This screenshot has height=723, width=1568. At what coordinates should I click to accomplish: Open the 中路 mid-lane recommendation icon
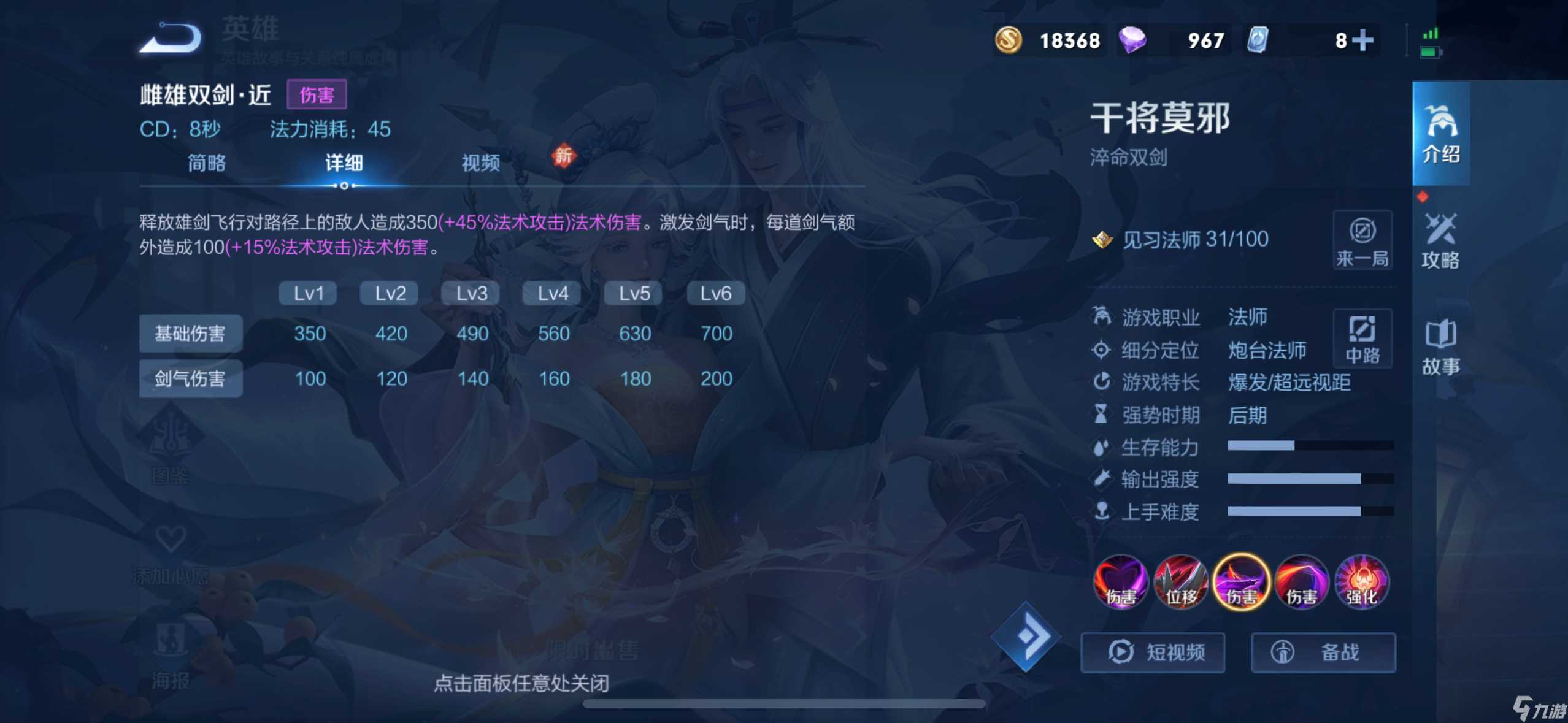coord(1363,339)
